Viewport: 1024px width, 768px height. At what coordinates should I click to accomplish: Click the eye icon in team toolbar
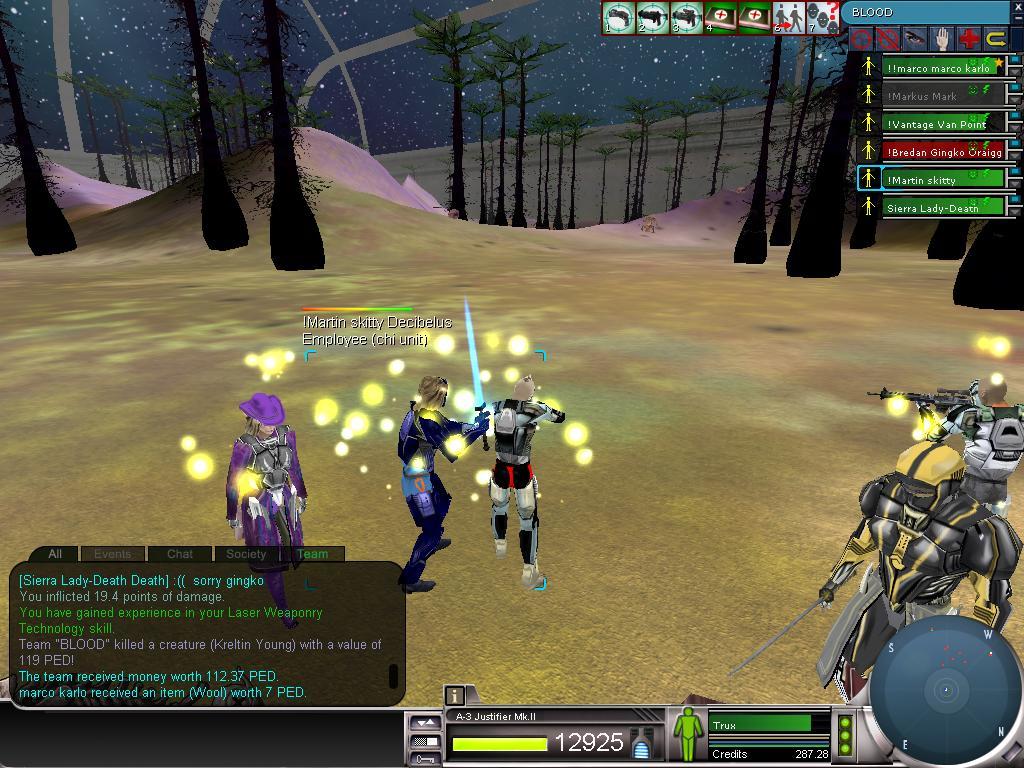click(914, 39)
